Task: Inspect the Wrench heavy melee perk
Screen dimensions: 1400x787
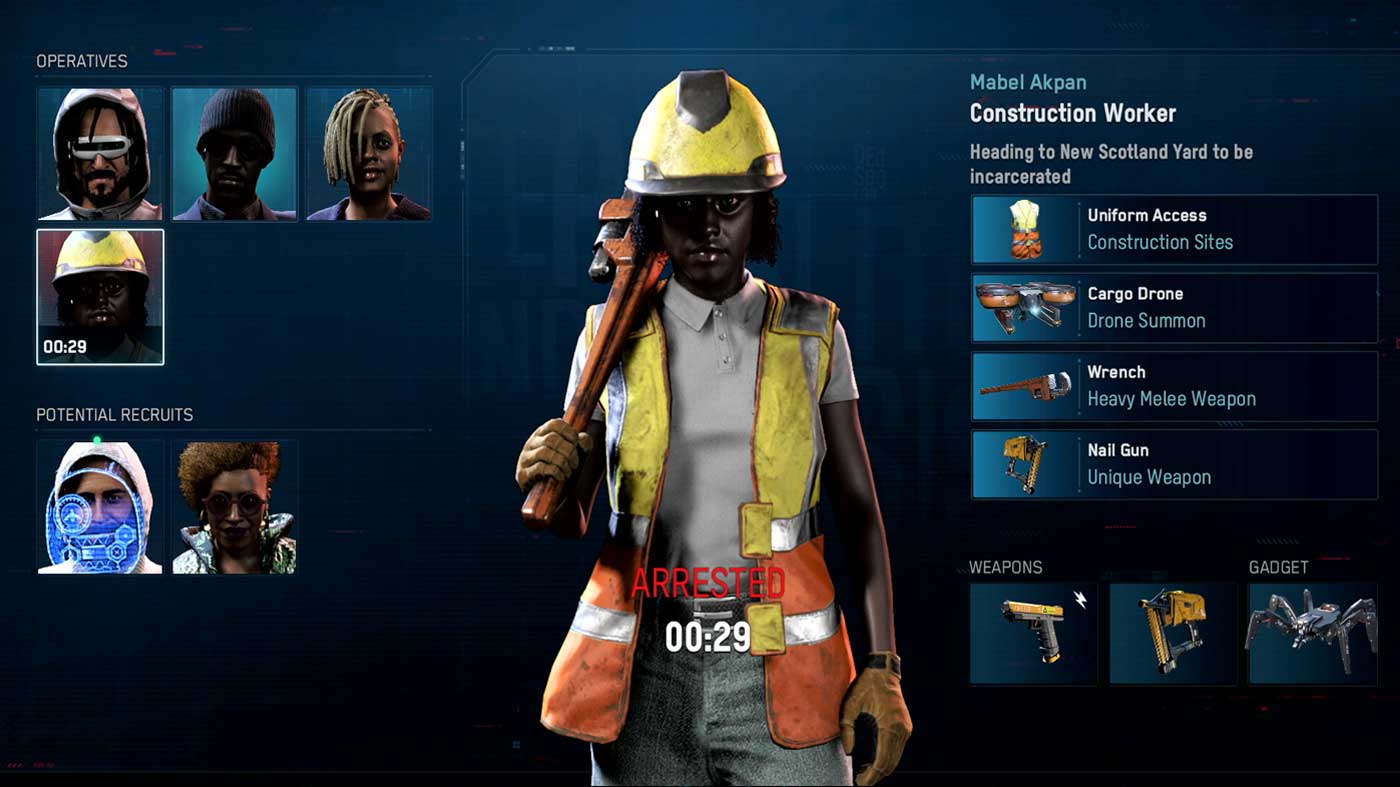Action: [x=1174, y=386]
